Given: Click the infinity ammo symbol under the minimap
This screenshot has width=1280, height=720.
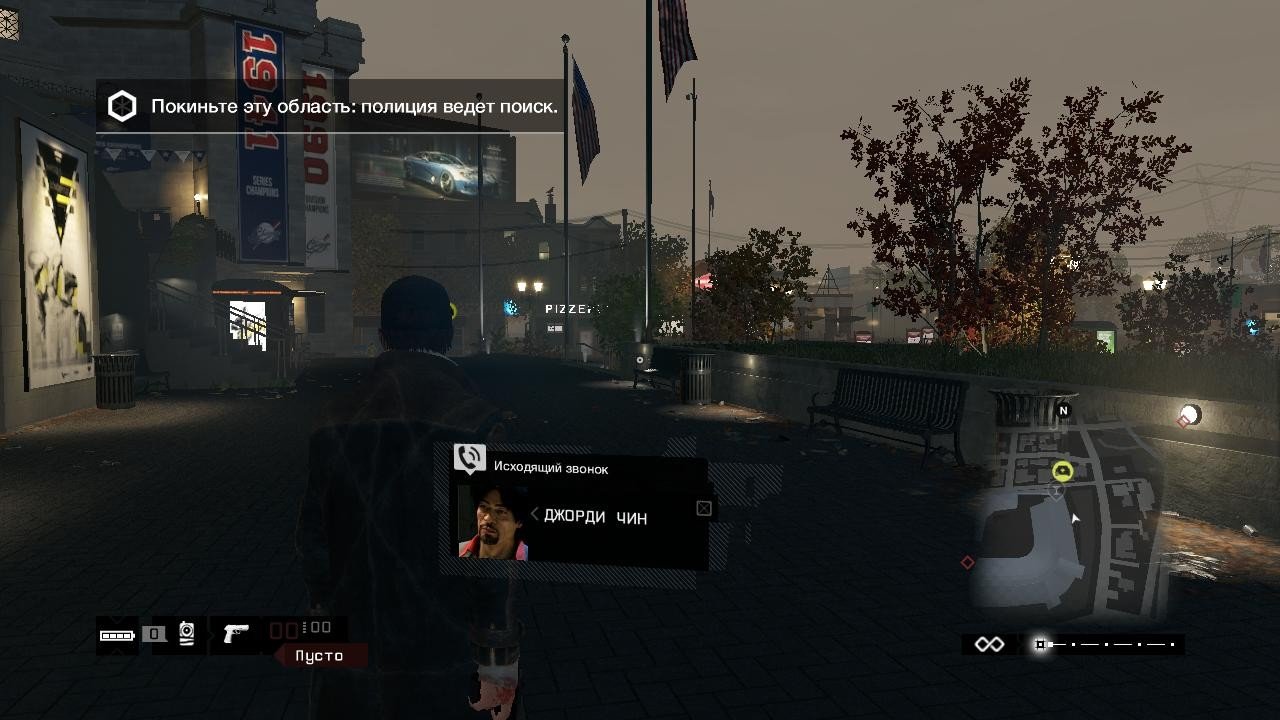Looking at the screenshot, I should click(989, 643).
